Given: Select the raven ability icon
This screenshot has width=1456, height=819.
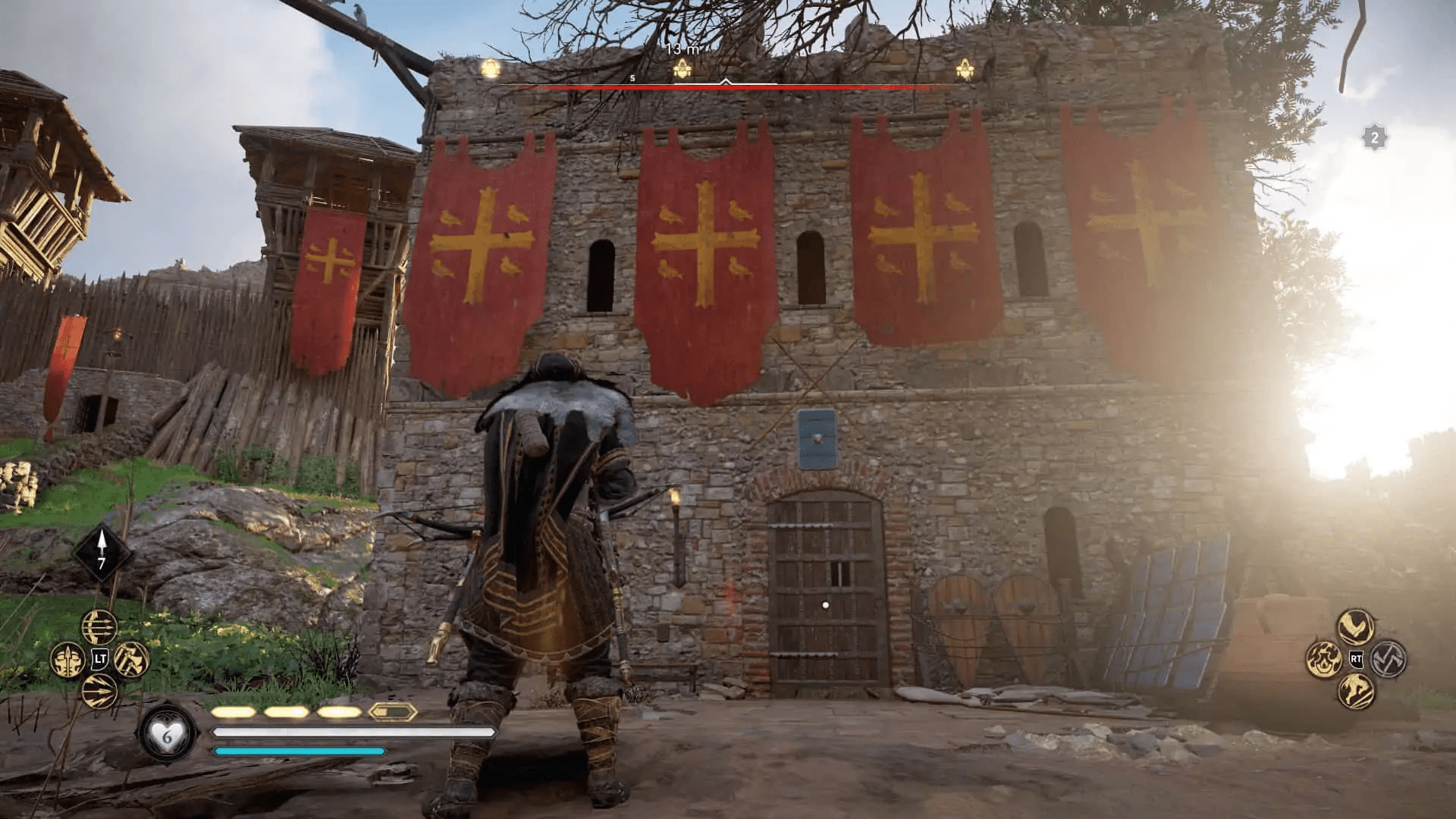Looking at the screenshot, I should (x=1356, y=625).
